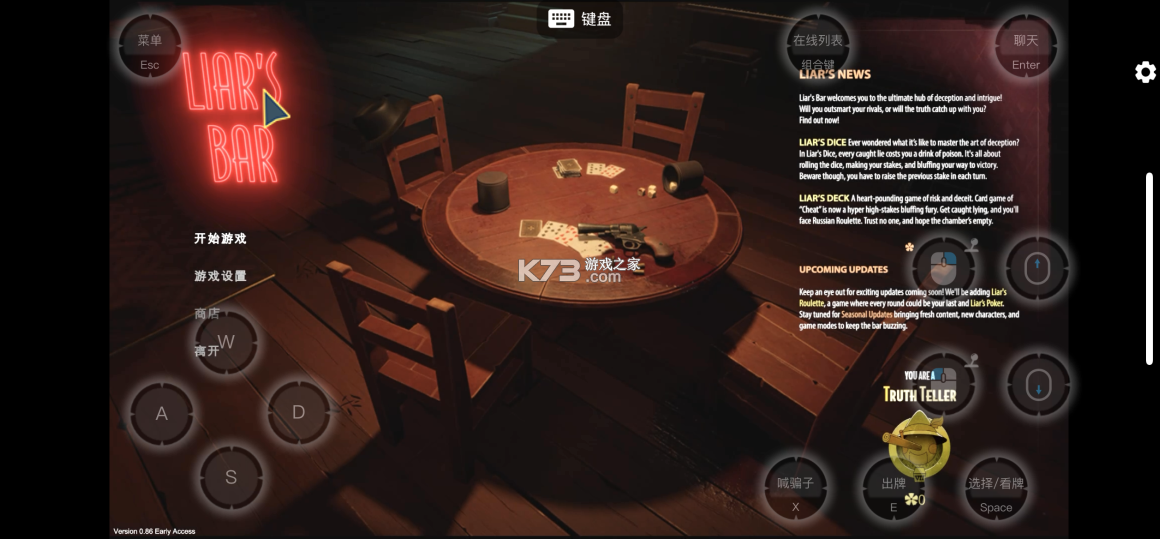Tap the mouse scroll-down arrow button
The width and height of the screenshot is (1160, 540).
1037,385
